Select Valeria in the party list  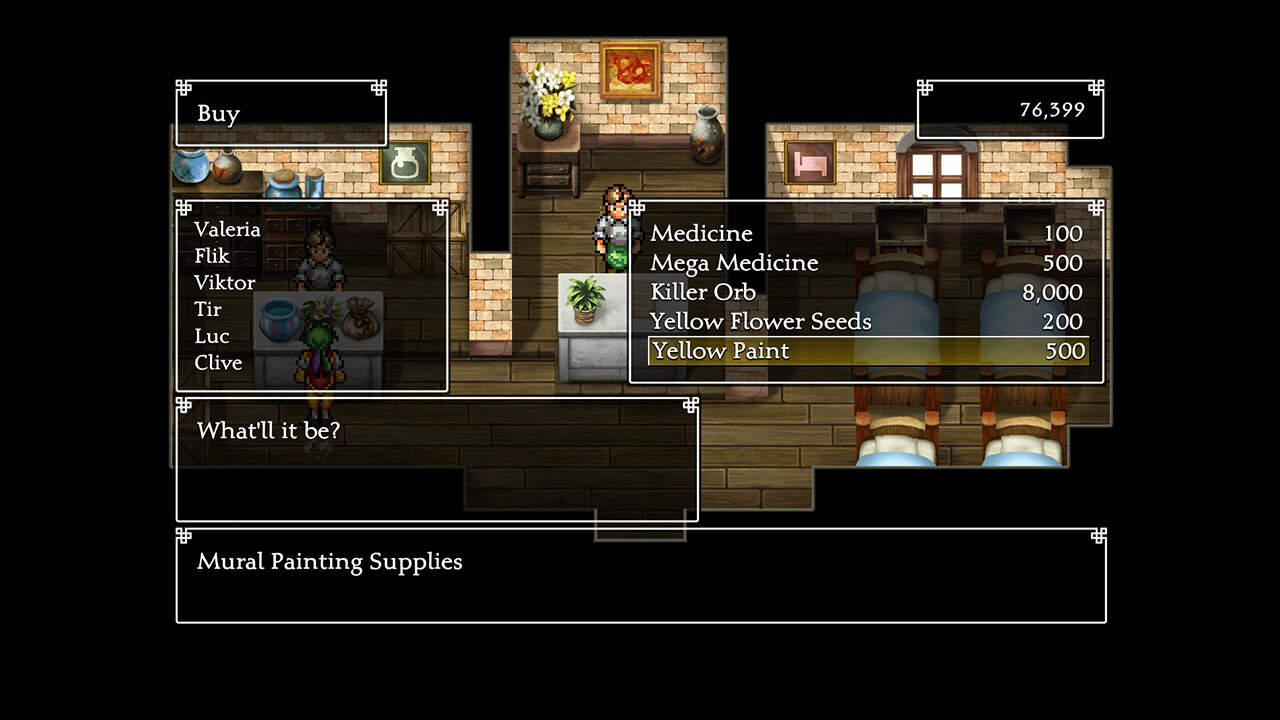click(x=227, y=229)
